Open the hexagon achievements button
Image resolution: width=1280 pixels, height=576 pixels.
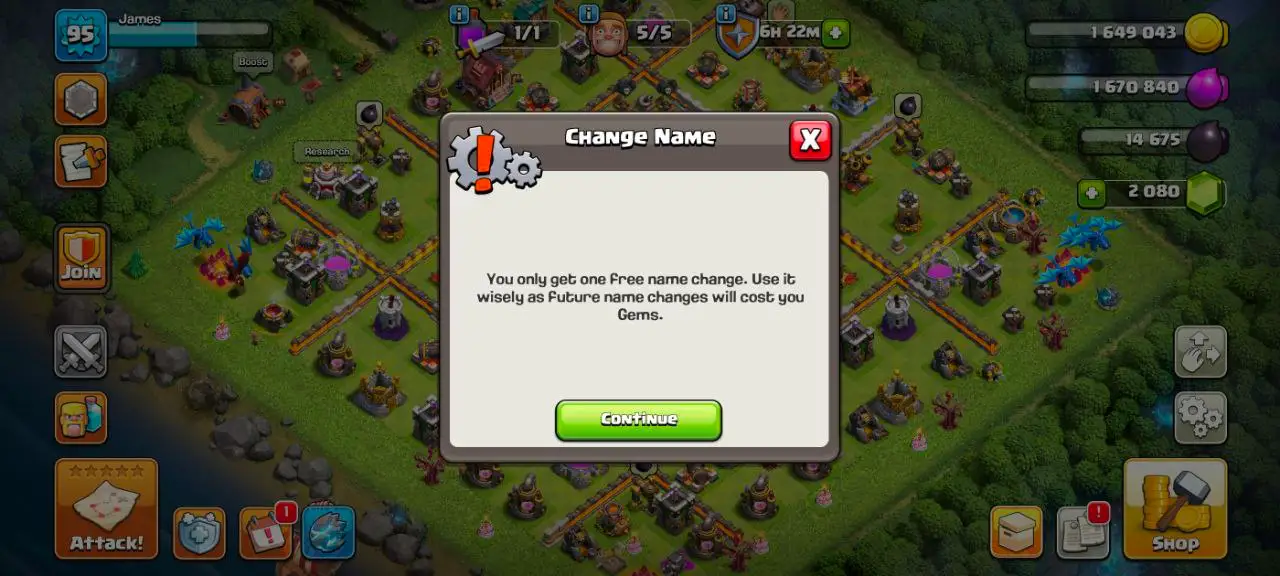tap(81, 99)
